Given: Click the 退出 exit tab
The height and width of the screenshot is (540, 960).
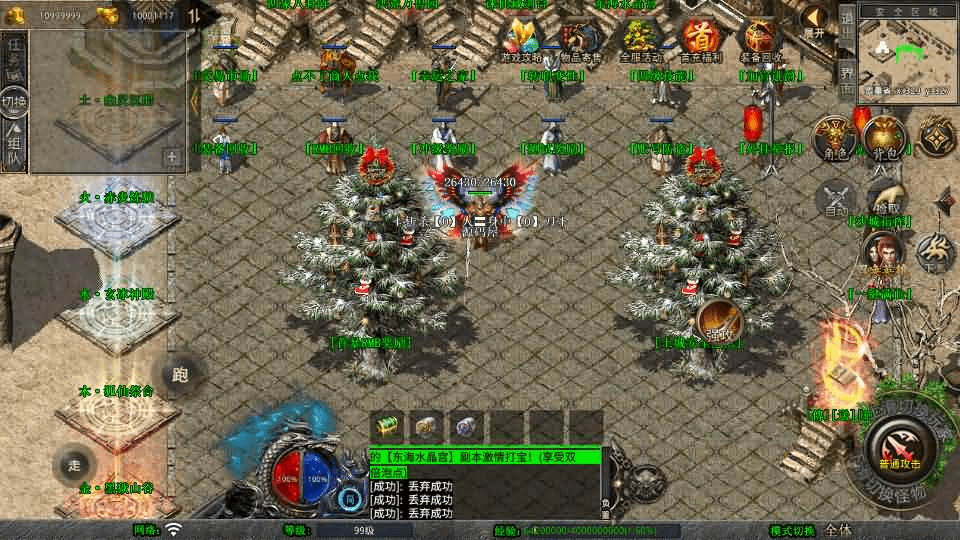Looking at the screenshot, I should [846, 28].
